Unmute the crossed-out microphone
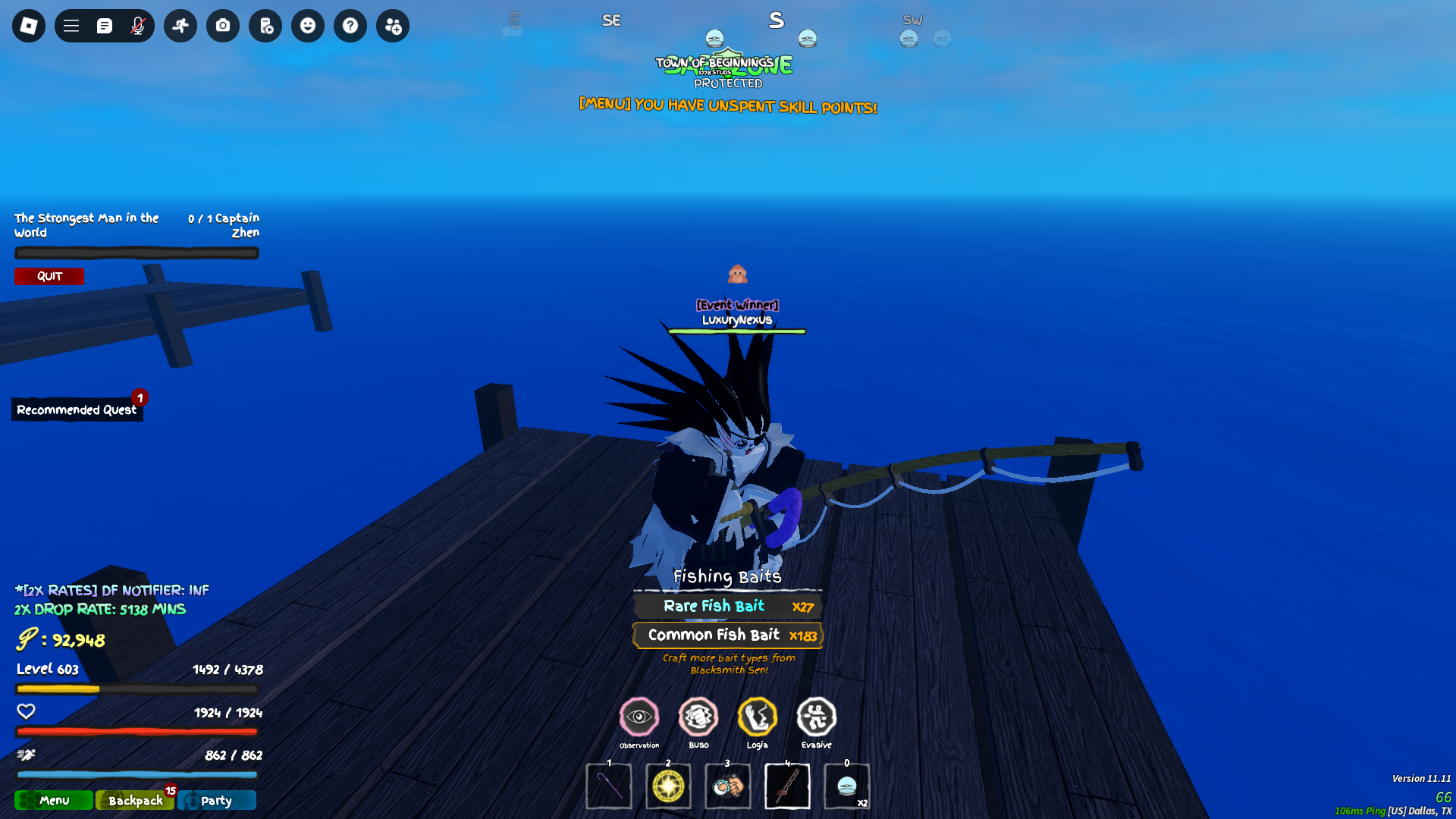 (137, 26)
